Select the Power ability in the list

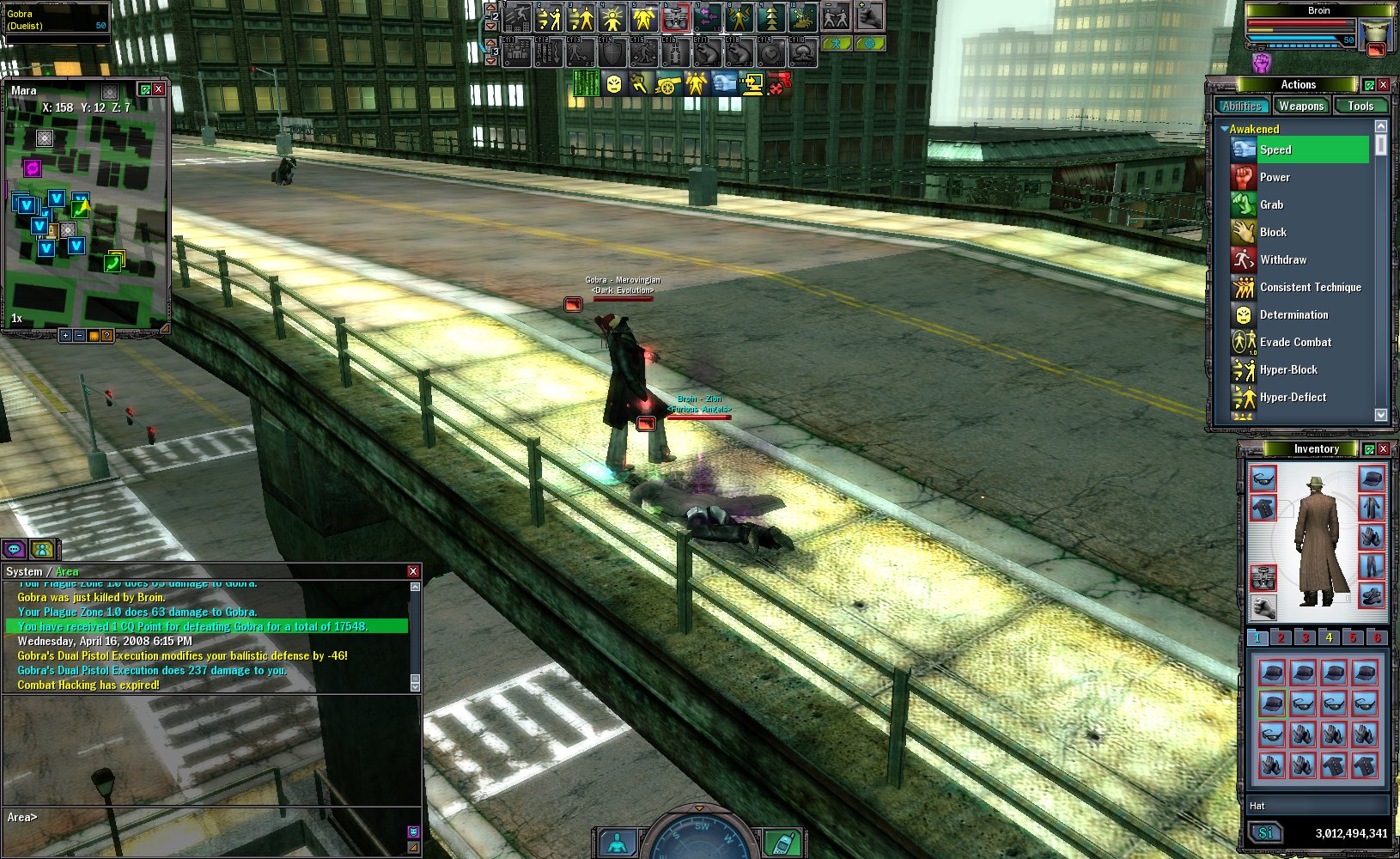coord(1275,177)
